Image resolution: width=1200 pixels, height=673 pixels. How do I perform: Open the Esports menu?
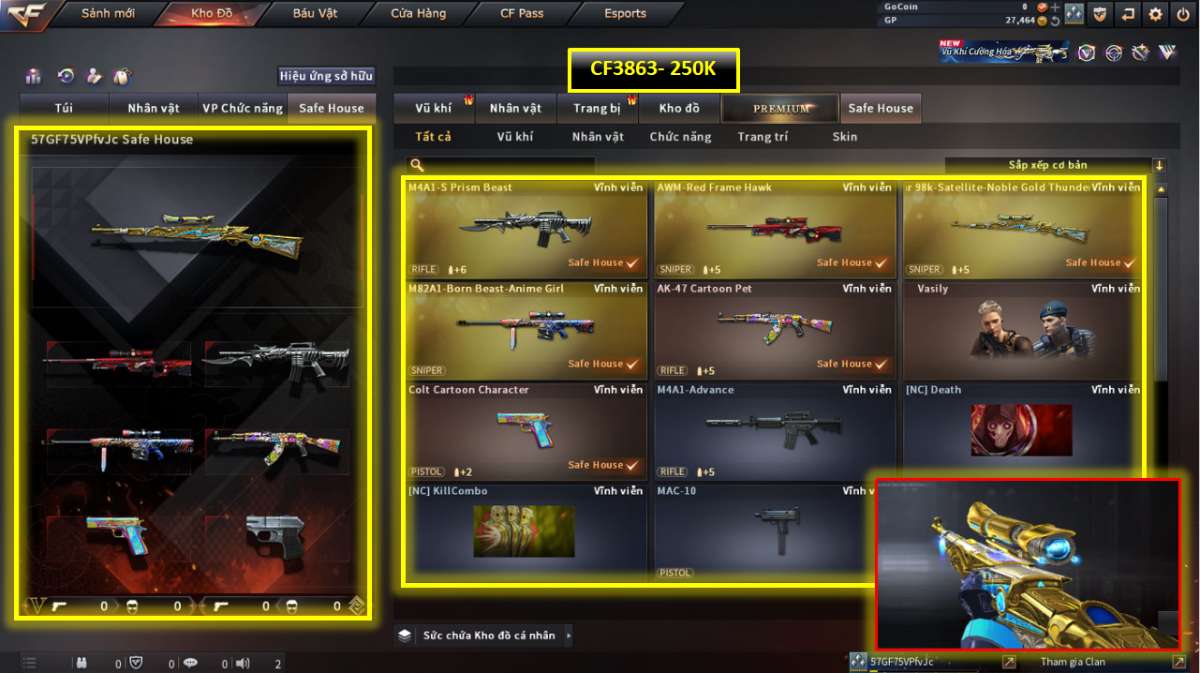(x=625, y=14)
